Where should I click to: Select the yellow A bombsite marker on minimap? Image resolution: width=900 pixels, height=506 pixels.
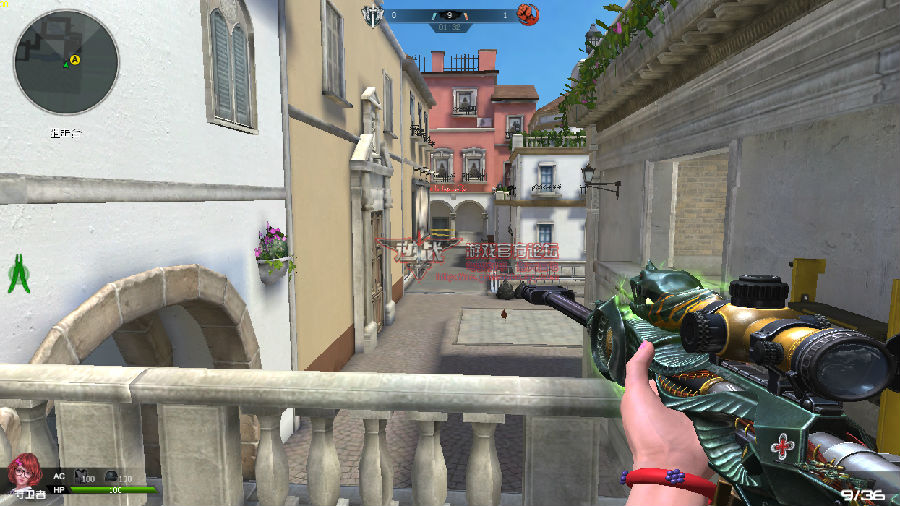coord(75,60)
